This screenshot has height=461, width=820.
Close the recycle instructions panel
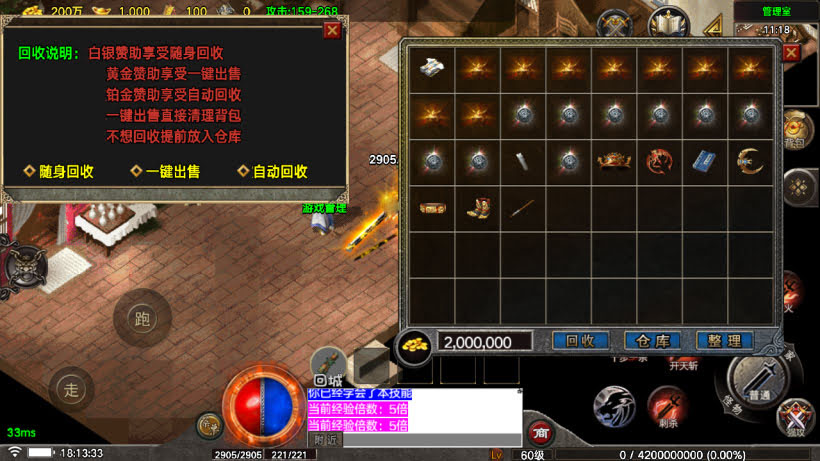(x=332, y=30)
